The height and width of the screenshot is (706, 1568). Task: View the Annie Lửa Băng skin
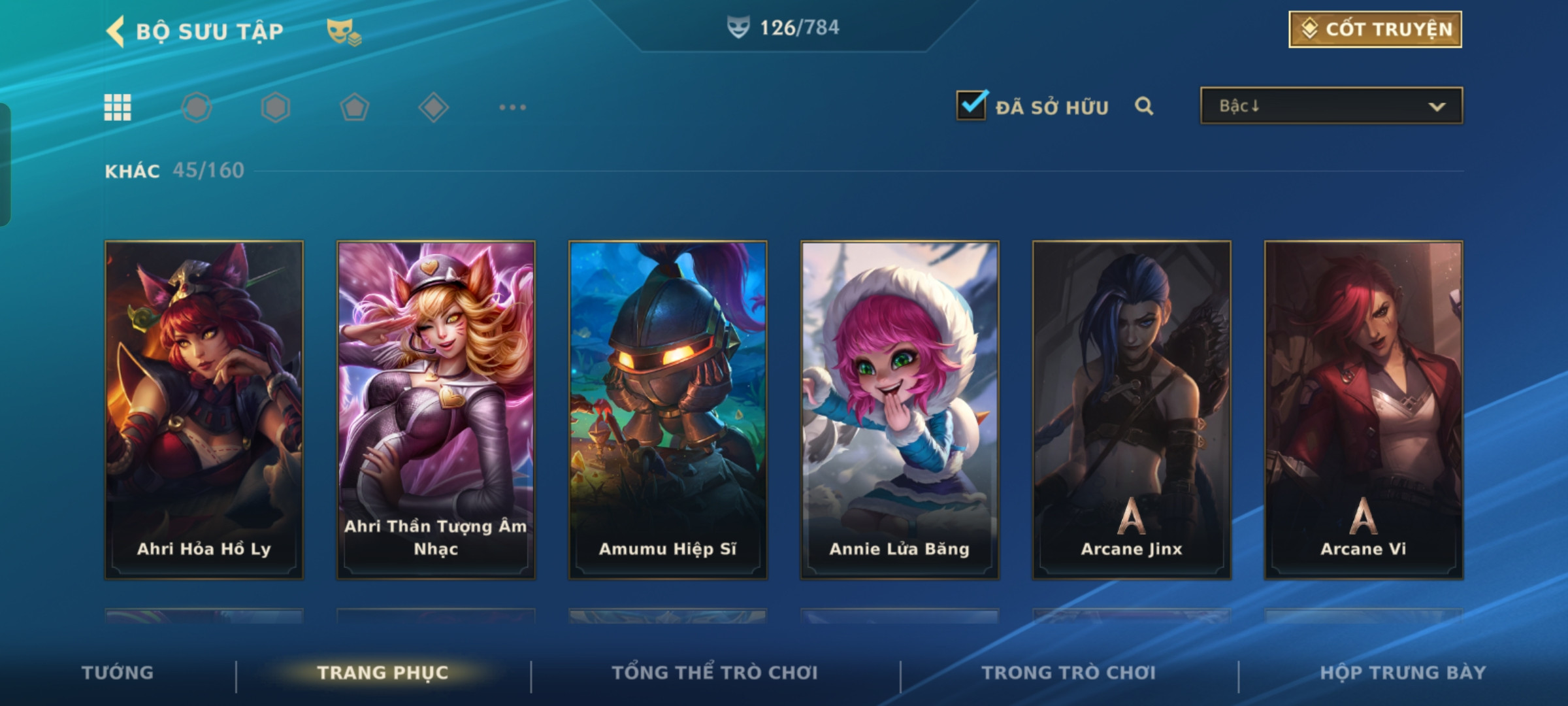pos(900,410)
